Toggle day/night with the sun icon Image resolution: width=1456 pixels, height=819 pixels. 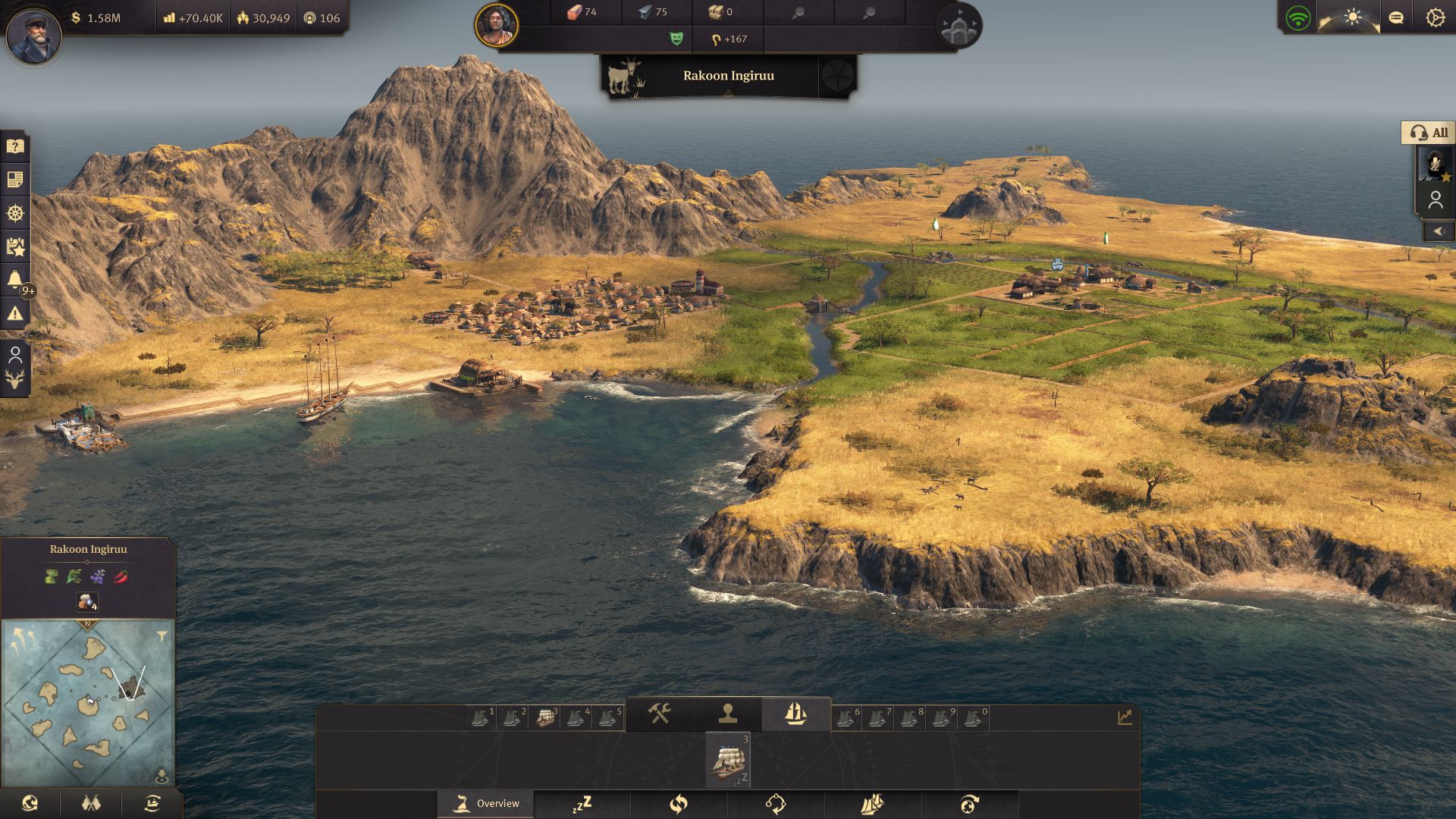[x=1354, y=17]
